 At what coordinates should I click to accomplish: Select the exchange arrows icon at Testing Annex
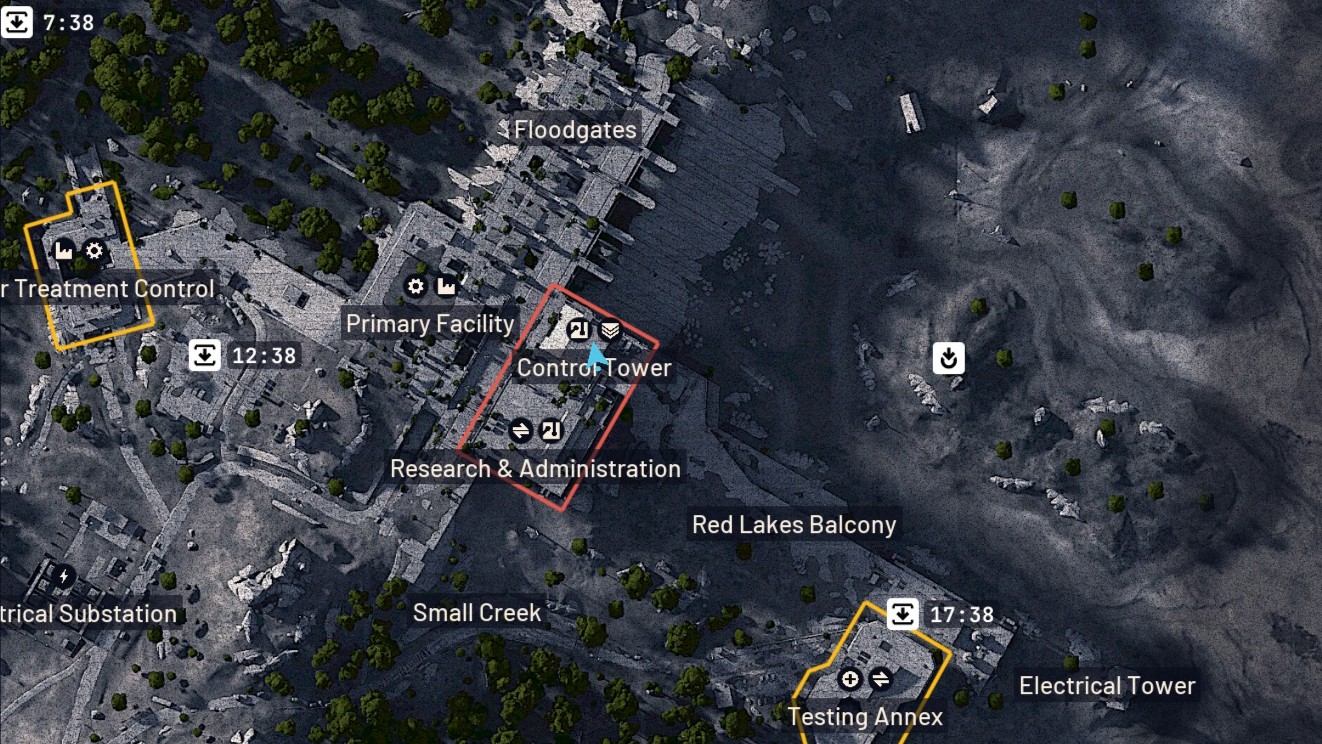coord(883,678)
